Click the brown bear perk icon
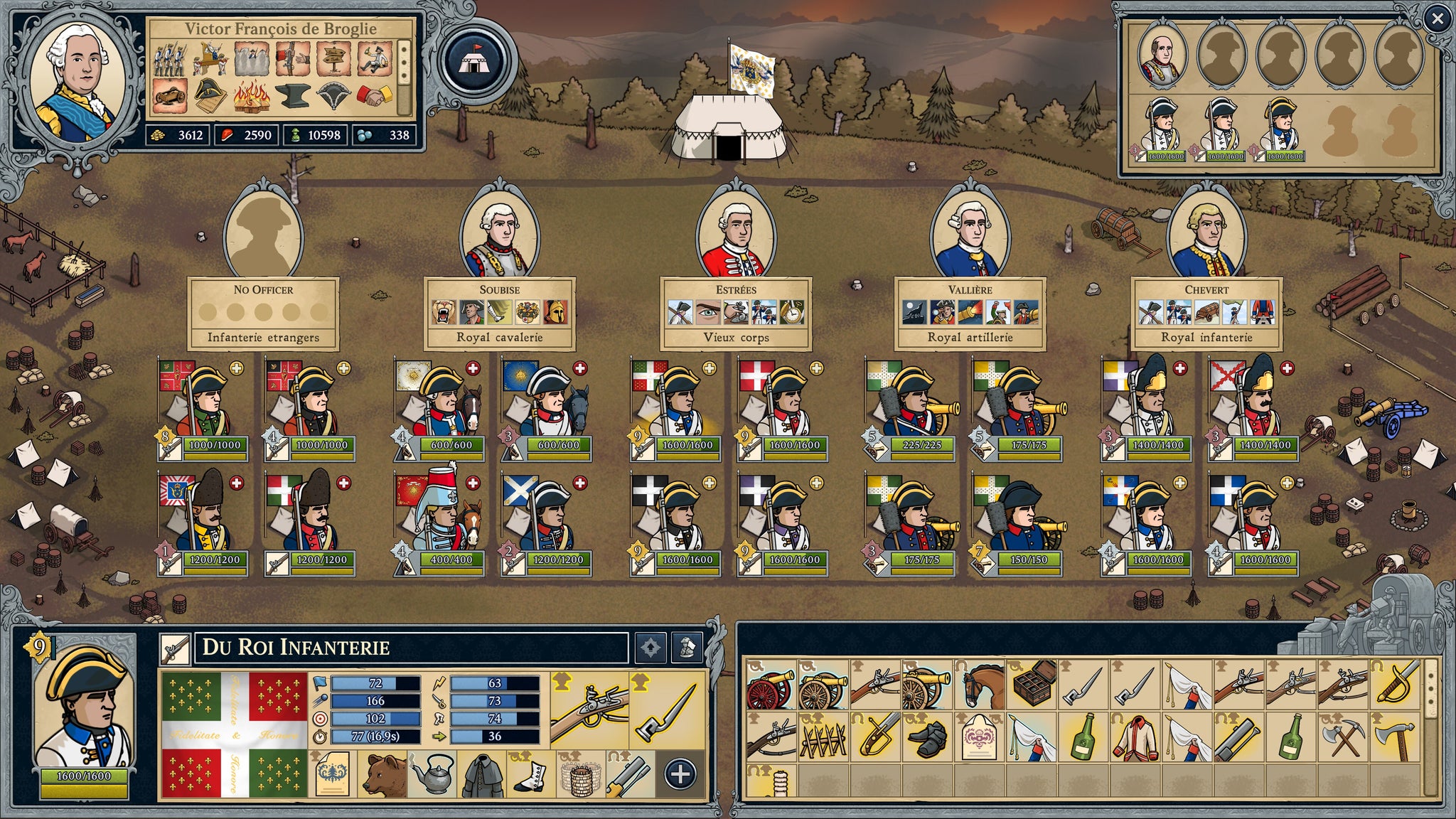Viewport: 1456px width, 819px height. pos(385,774)
